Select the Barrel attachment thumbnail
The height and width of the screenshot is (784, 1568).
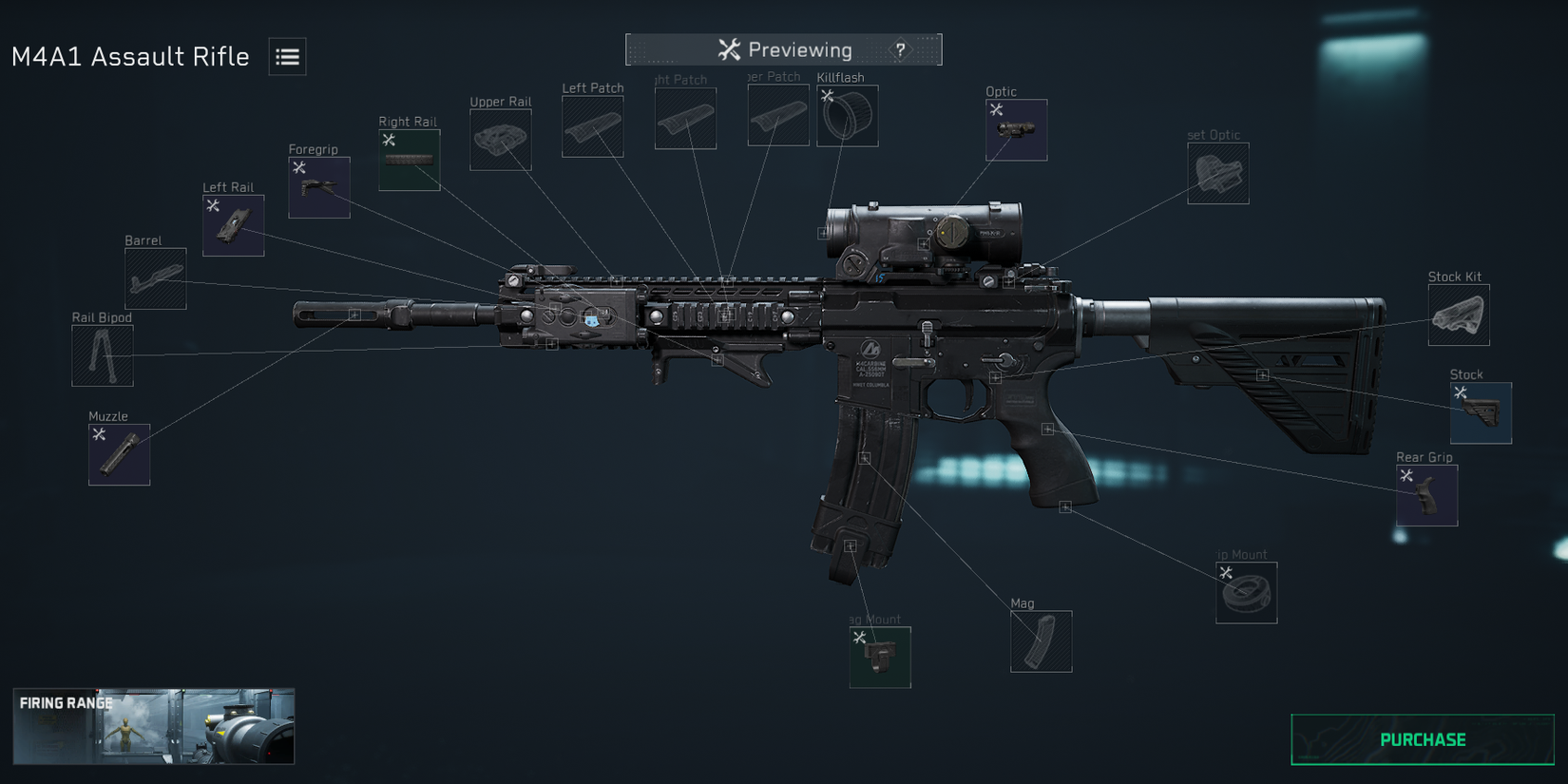tap(154, 280)
